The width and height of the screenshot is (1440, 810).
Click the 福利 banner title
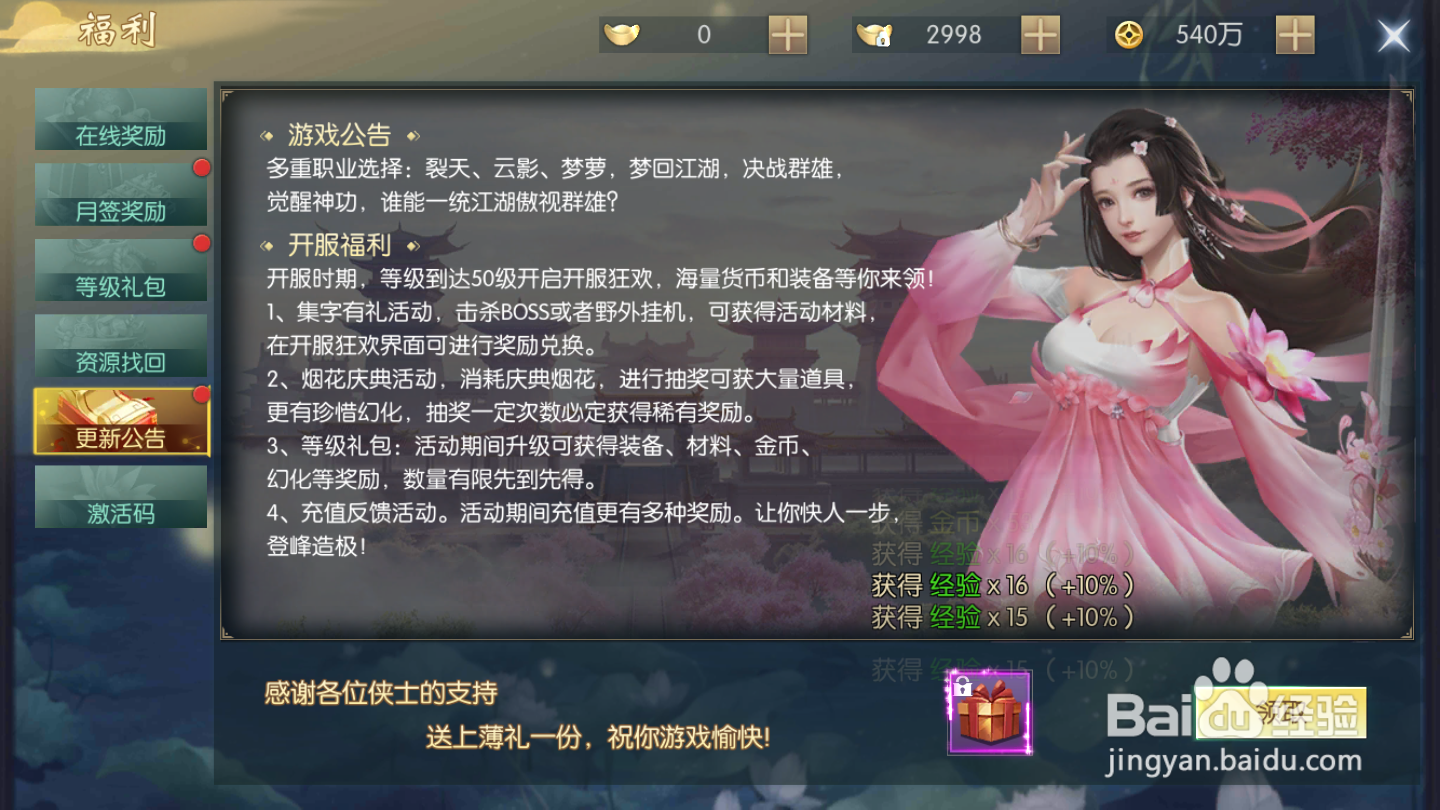coord(116,30)
